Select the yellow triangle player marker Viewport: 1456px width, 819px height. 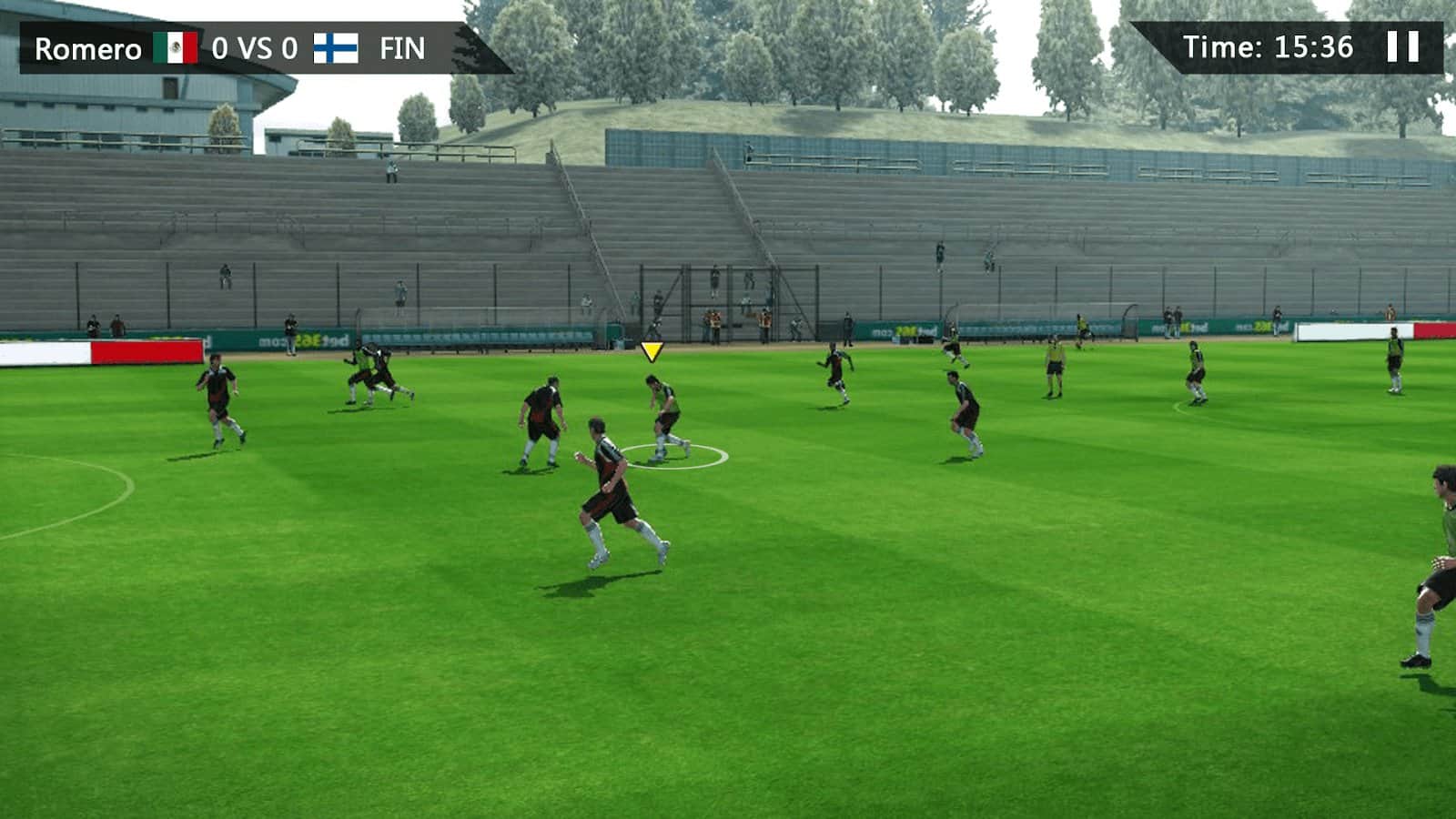coord(652,352)
